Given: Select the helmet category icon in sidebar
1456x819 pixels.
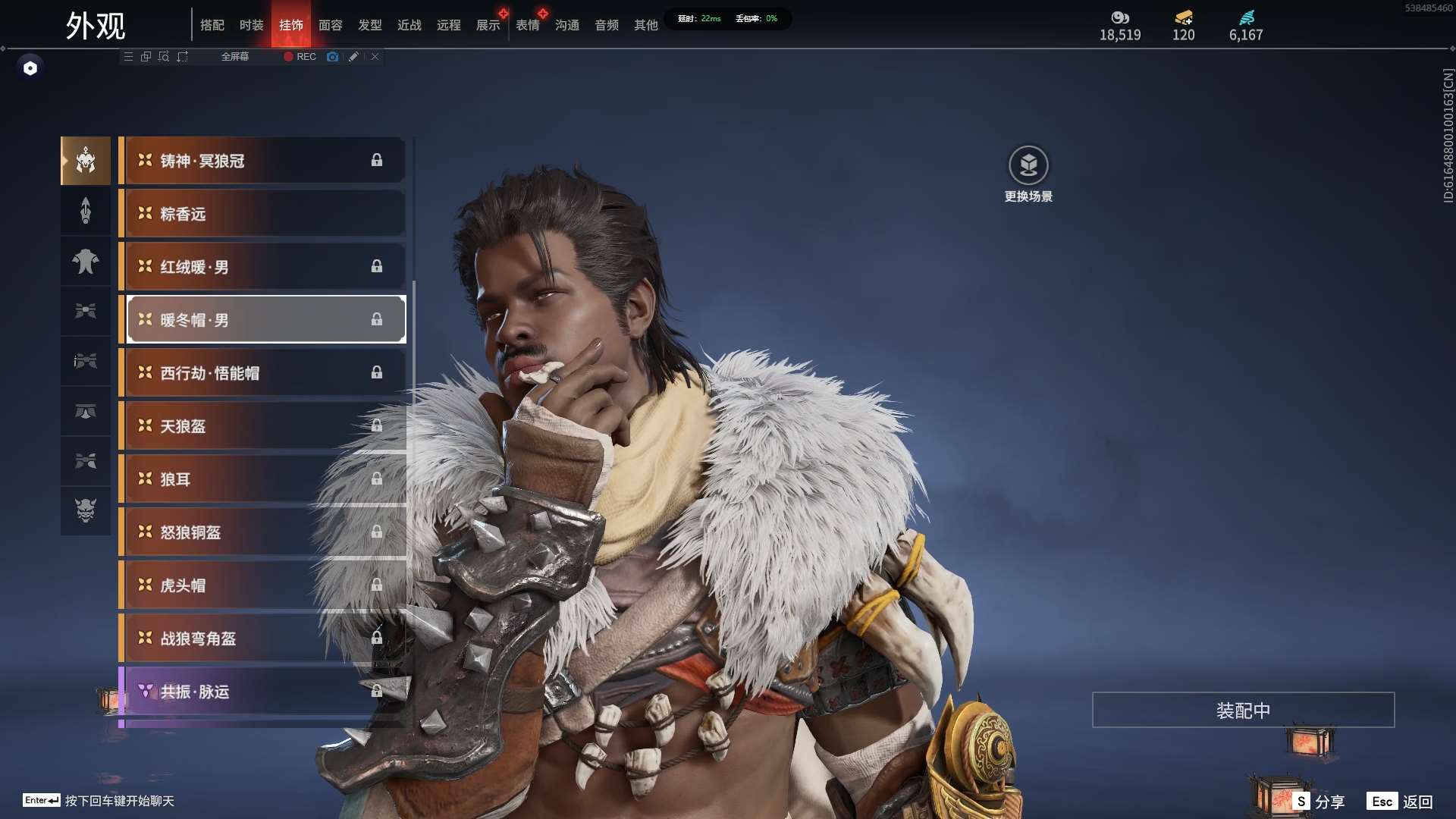Looking at the screenshot, I should 86,161.
